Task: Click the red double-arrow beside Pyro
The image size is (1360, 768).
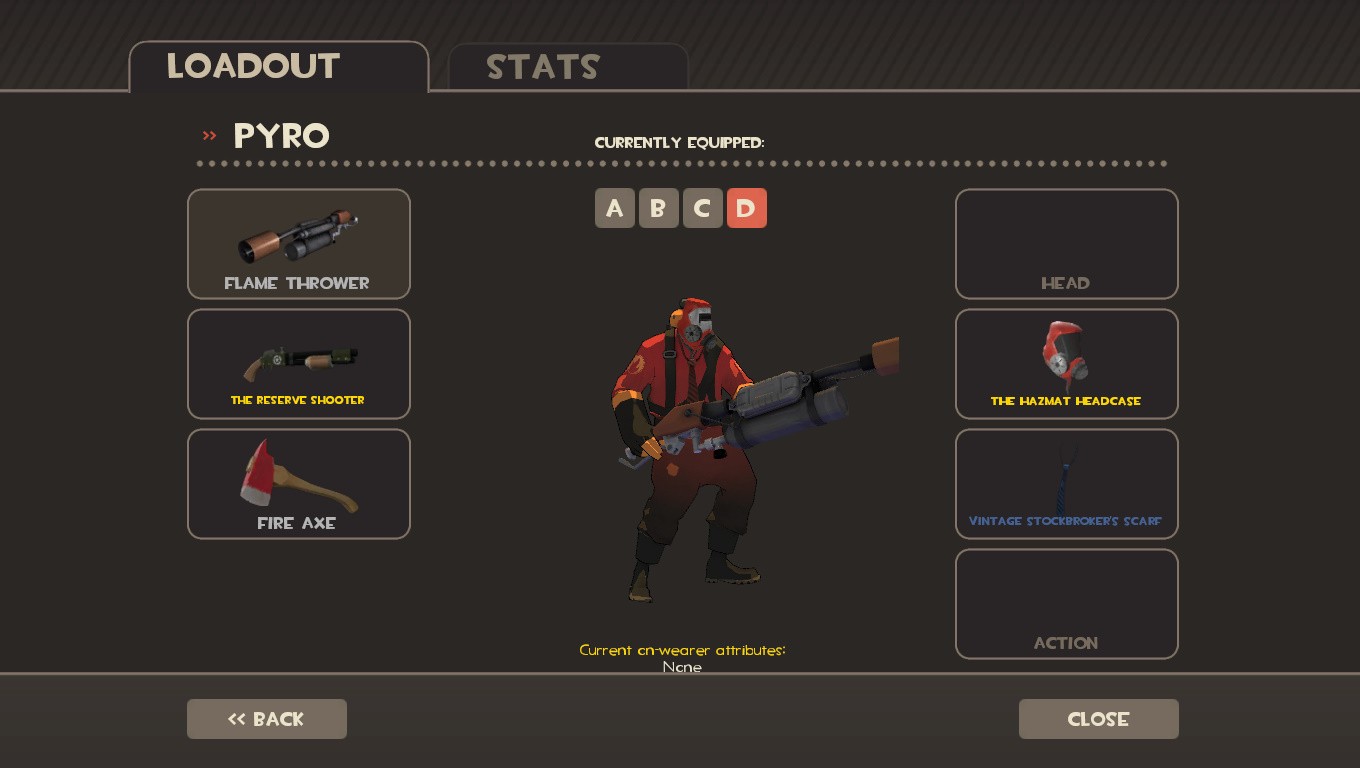Action: pos(209,136)
